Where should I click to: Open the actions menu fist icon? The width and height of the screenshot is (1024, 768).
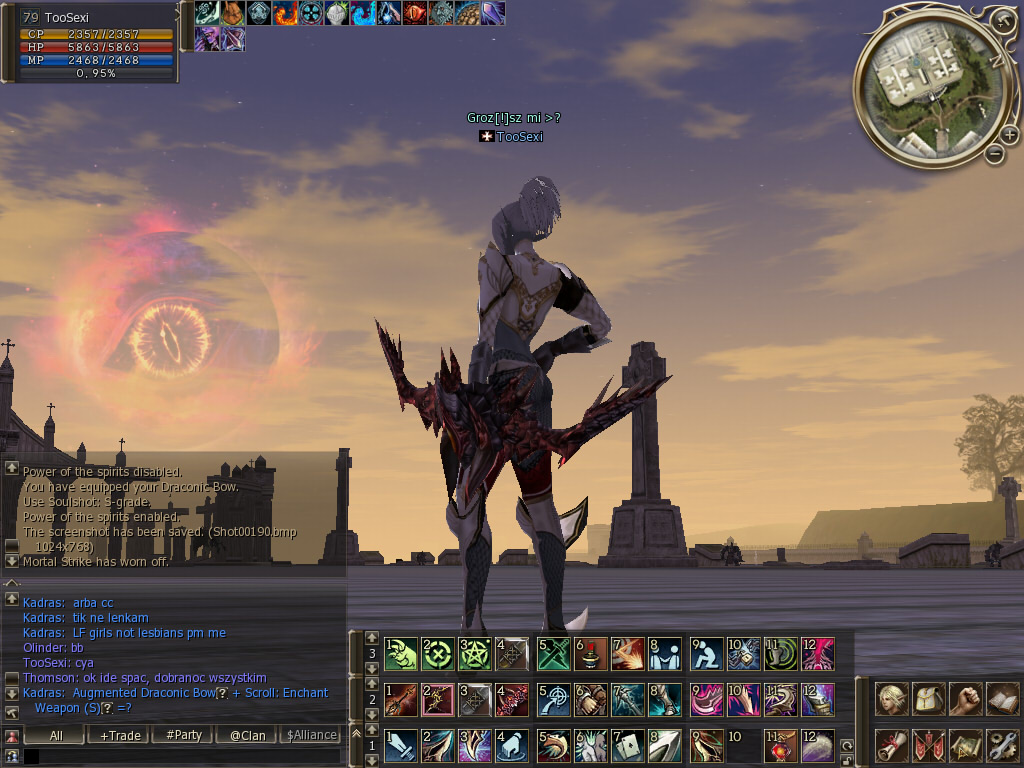click(965, 699)
